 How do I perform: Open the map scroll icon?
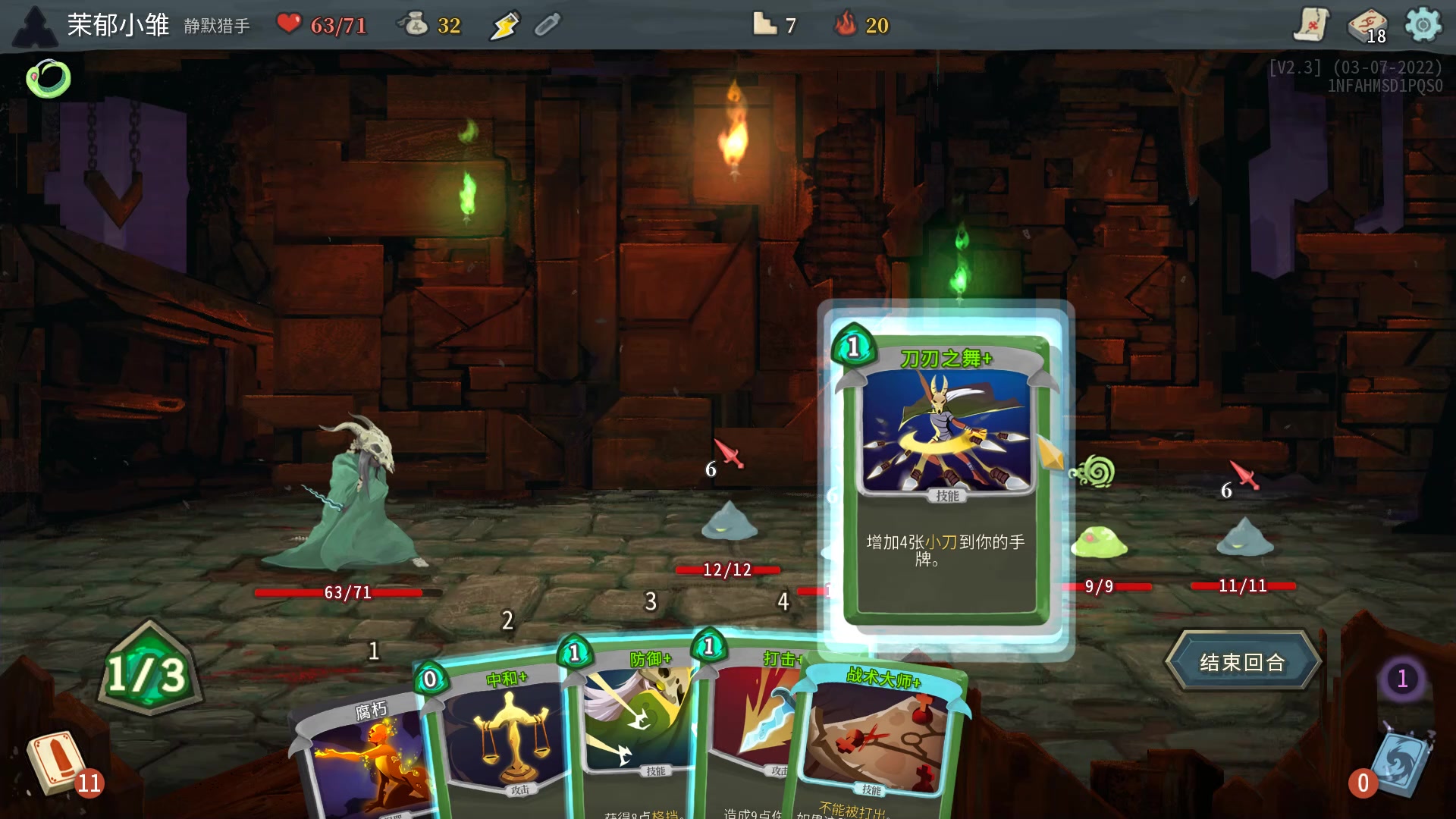(1310, 25)
